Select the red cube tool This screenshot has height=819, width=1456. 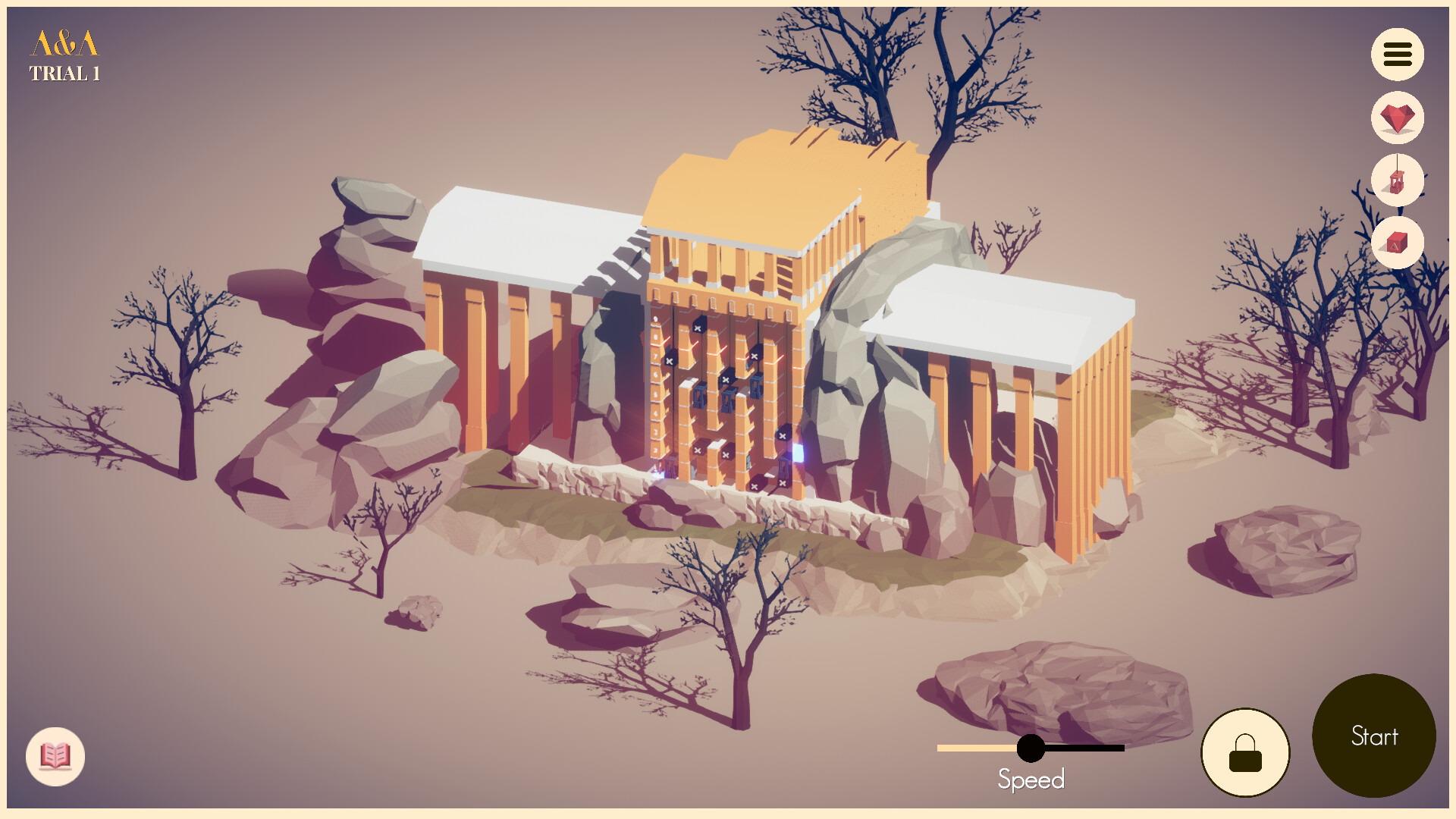click(x=1398, y=243)
